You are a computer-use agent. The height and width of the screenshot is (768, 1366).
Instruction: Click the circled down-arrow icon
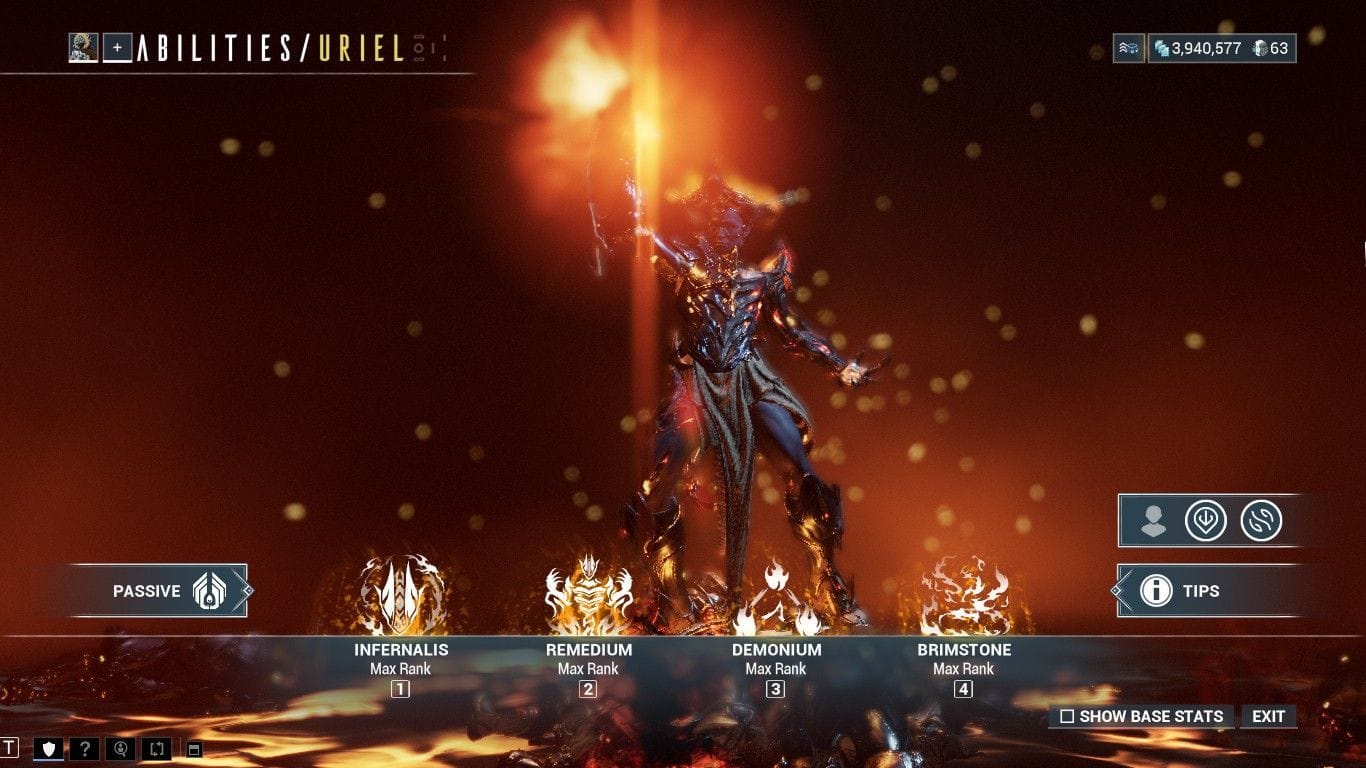click(1205, 521)
